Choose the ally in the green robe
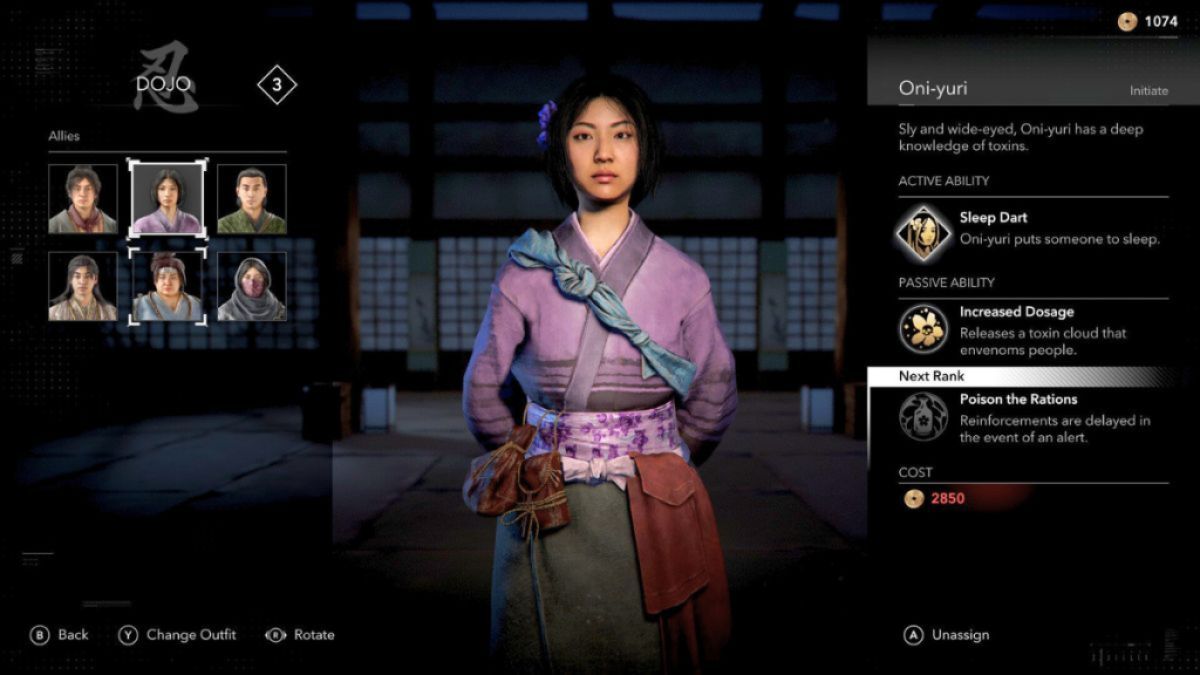 tap(252, 199)
